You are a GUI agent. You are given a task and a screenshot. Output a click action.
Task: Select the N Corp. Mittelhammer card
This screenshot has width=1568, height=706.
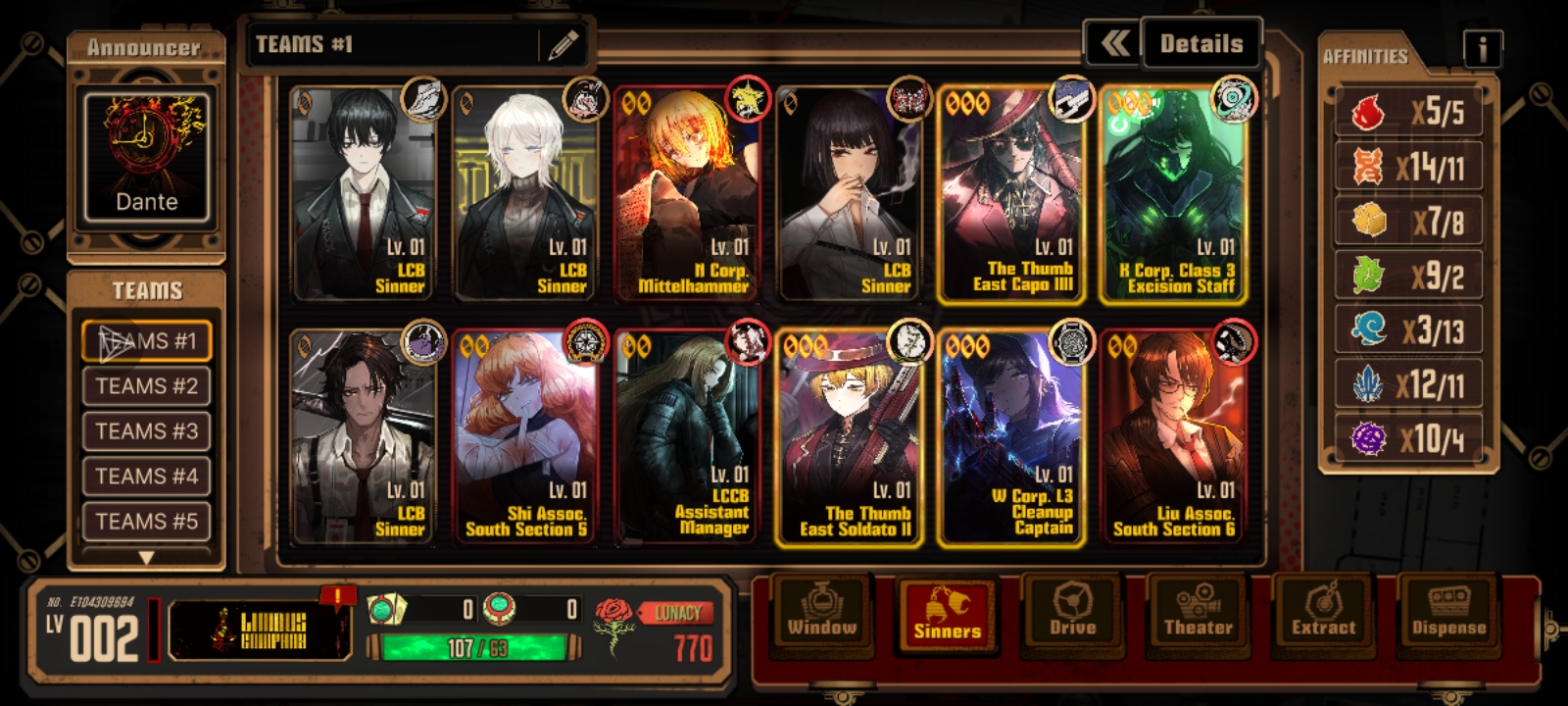(x=688, y=194)
